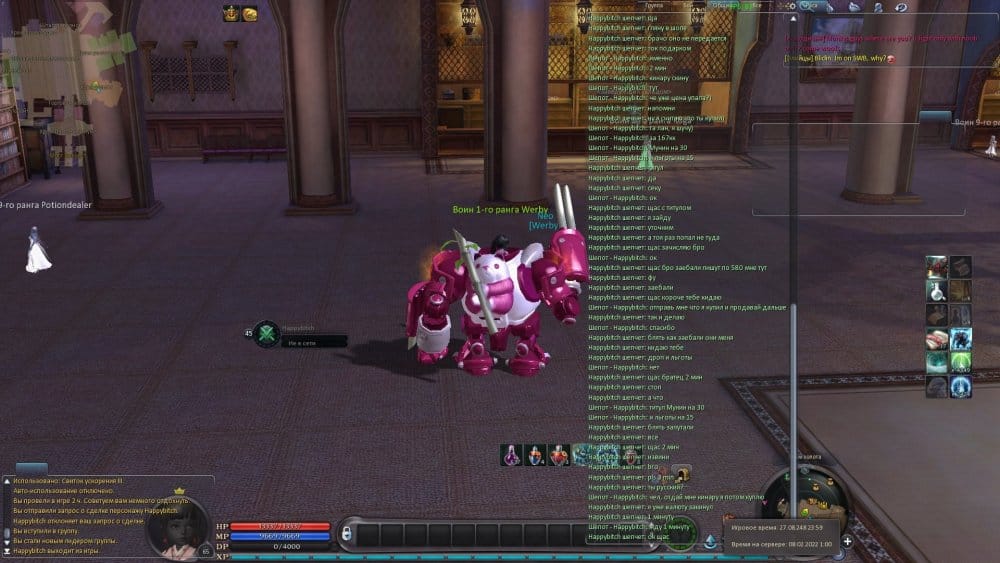The image size is (1000, 563).
Task: Toggle the hotbar lock icon
Action: point(347,535)
